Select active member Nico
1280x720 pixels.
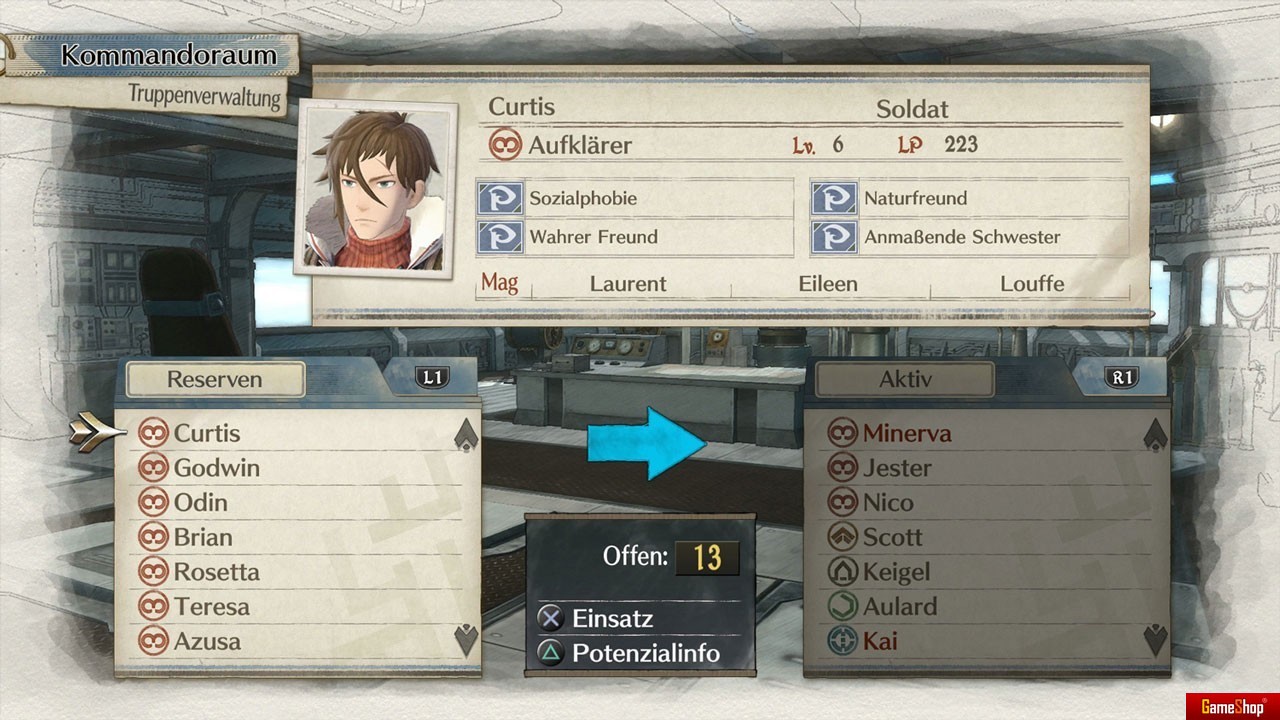click(887, 502)
